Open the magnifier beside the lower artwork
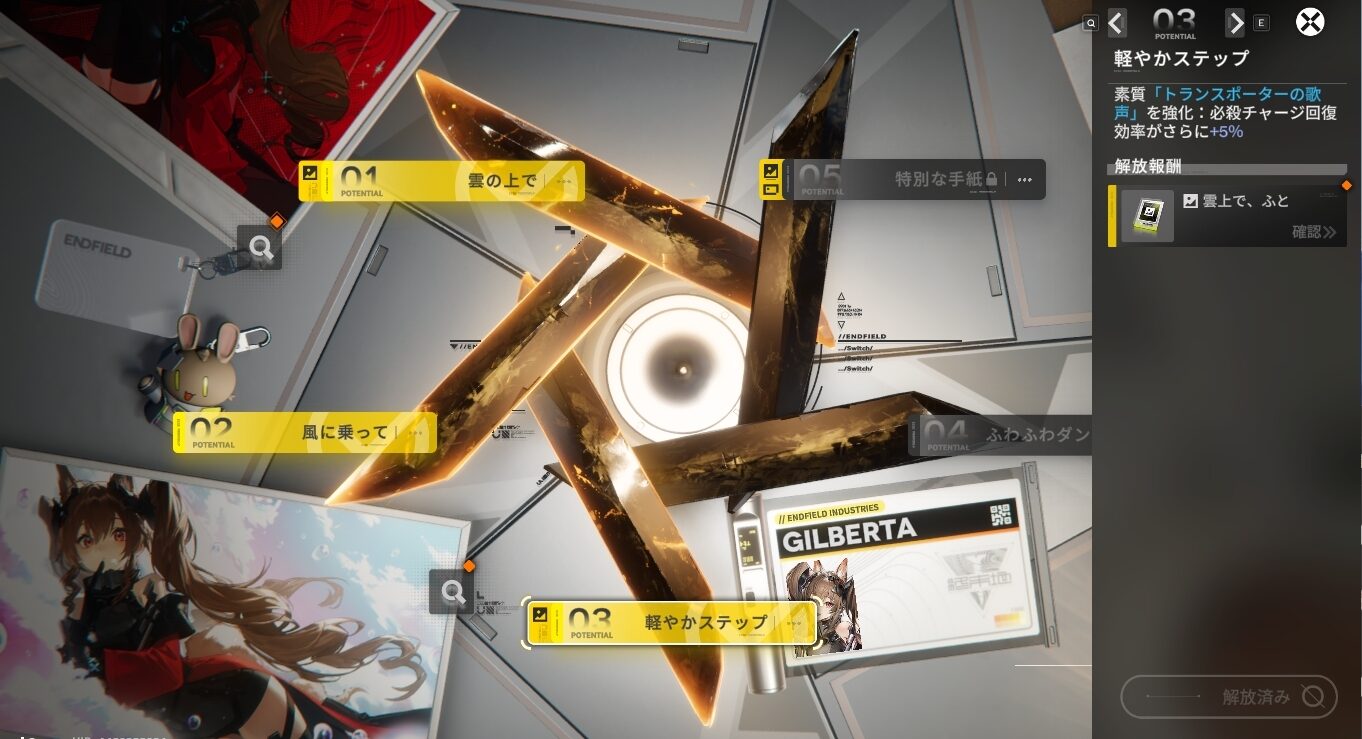1362x739 pixels. (452, 593)
